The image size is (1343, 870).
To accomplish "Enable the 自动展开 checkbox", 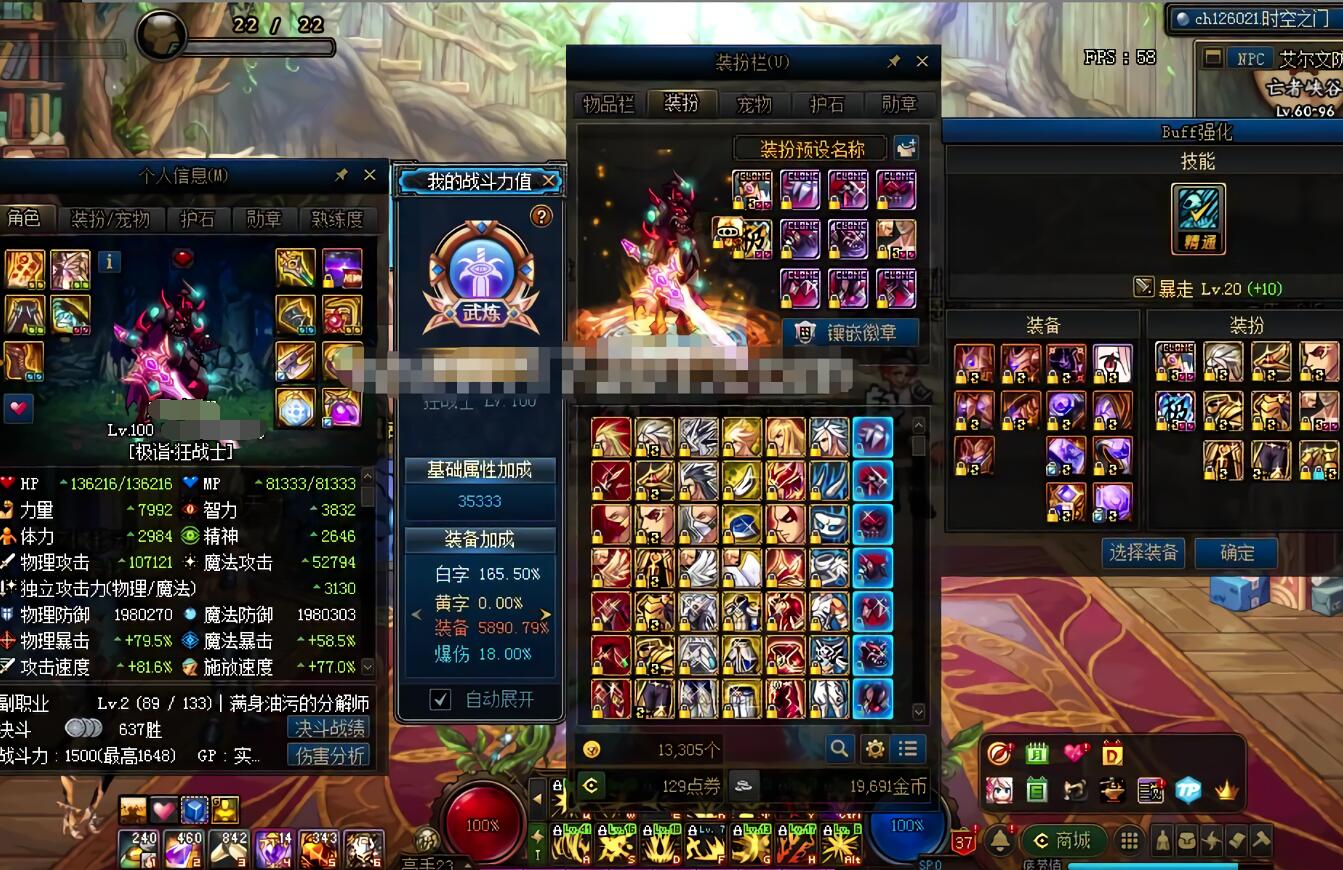I will (x=440, y=699).
